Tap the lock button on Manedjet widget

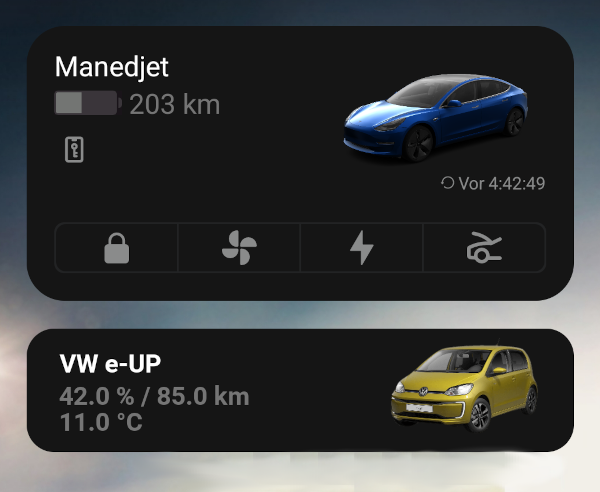116,248
